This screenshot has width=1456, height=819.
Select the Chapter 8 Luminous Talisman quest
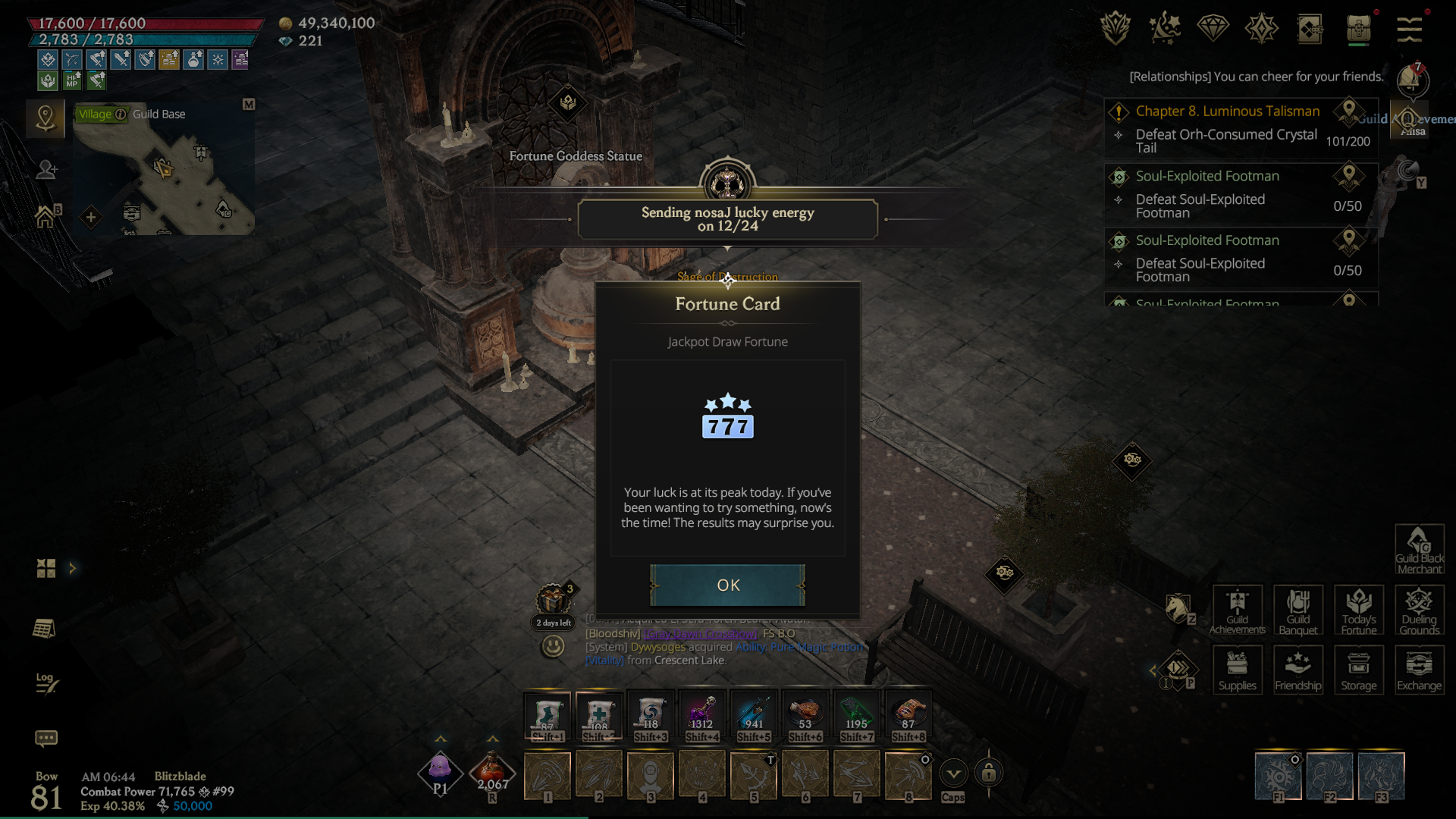click(x=1227, y=111)
